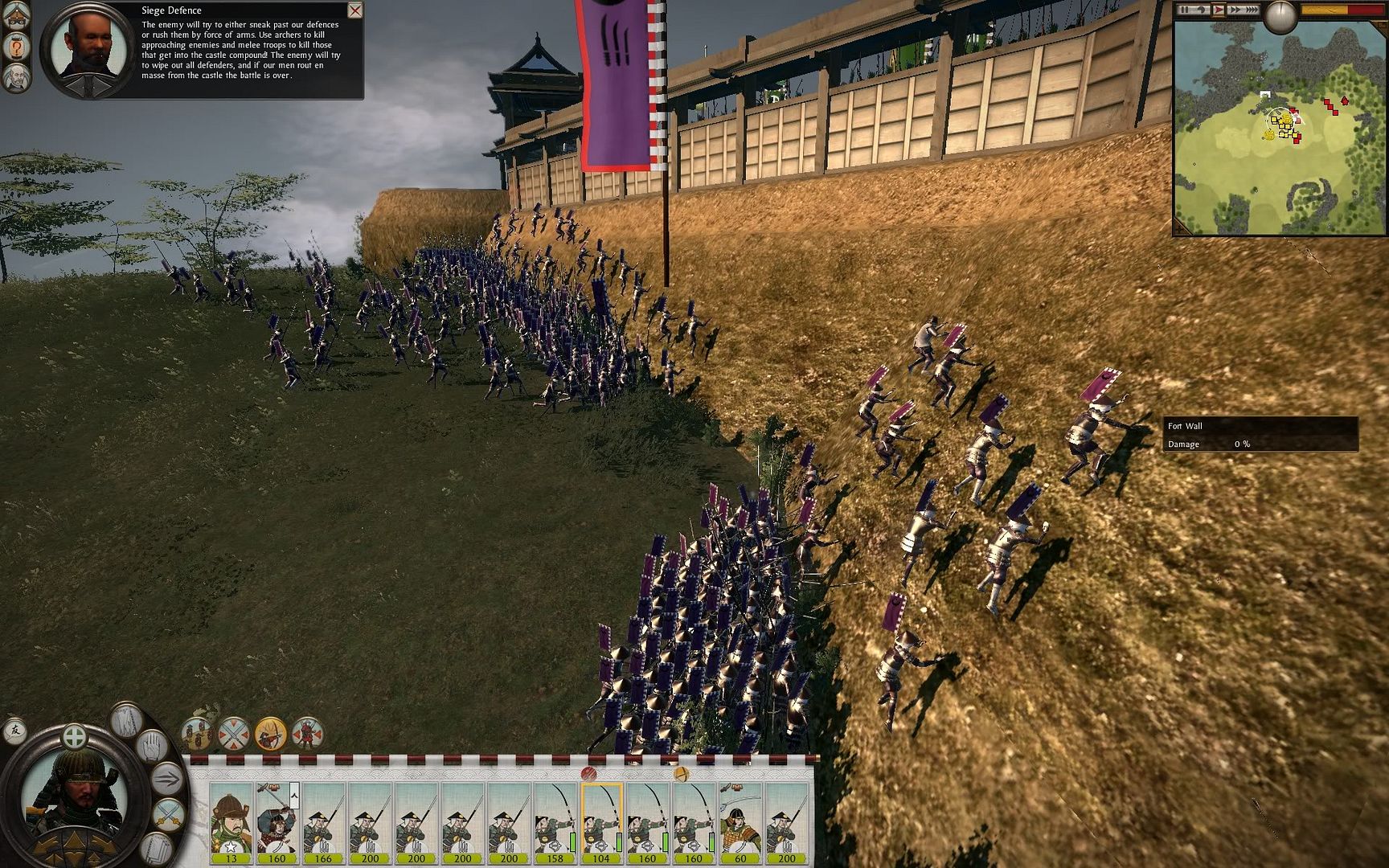The width and height of the screenshot is (1389, 868).
Task: Select the highlighted 104-man bow unit card
Action: [x=601, y=821]
